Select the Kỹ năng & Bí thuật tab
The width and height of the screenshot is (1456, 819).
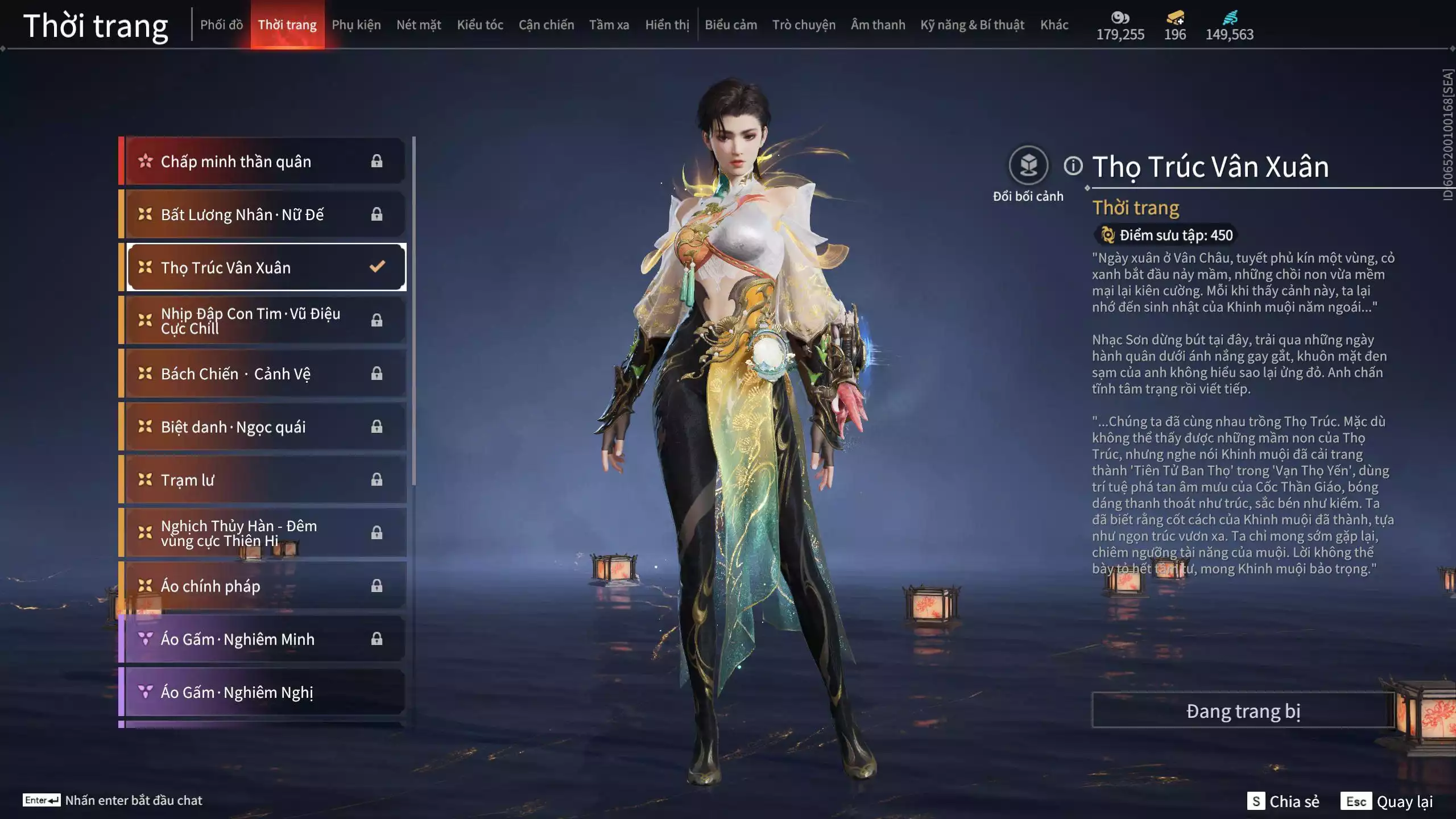tap(972, 25)
